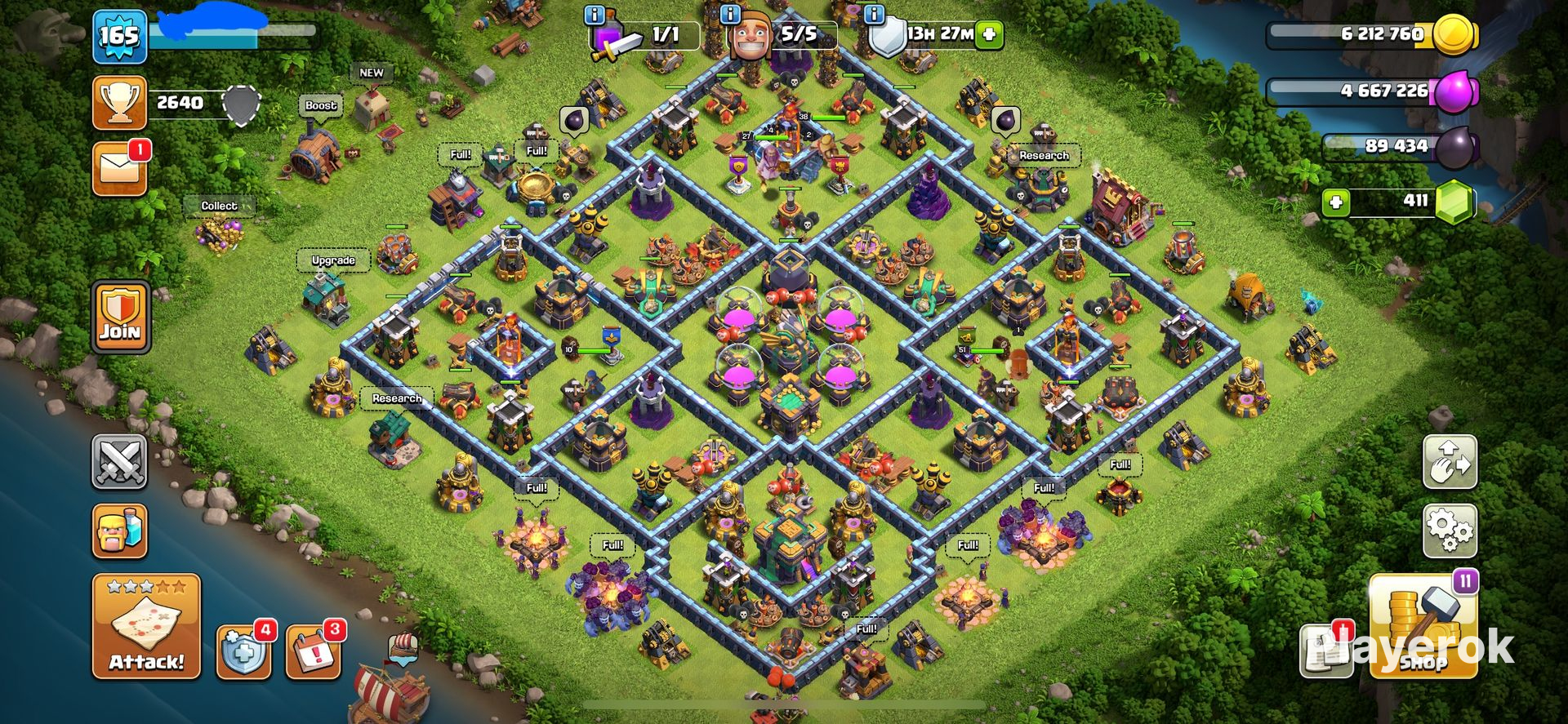This screenshot has width=1568, height=724.
Task: Open the crossed swords battle log
Action: 119,463
